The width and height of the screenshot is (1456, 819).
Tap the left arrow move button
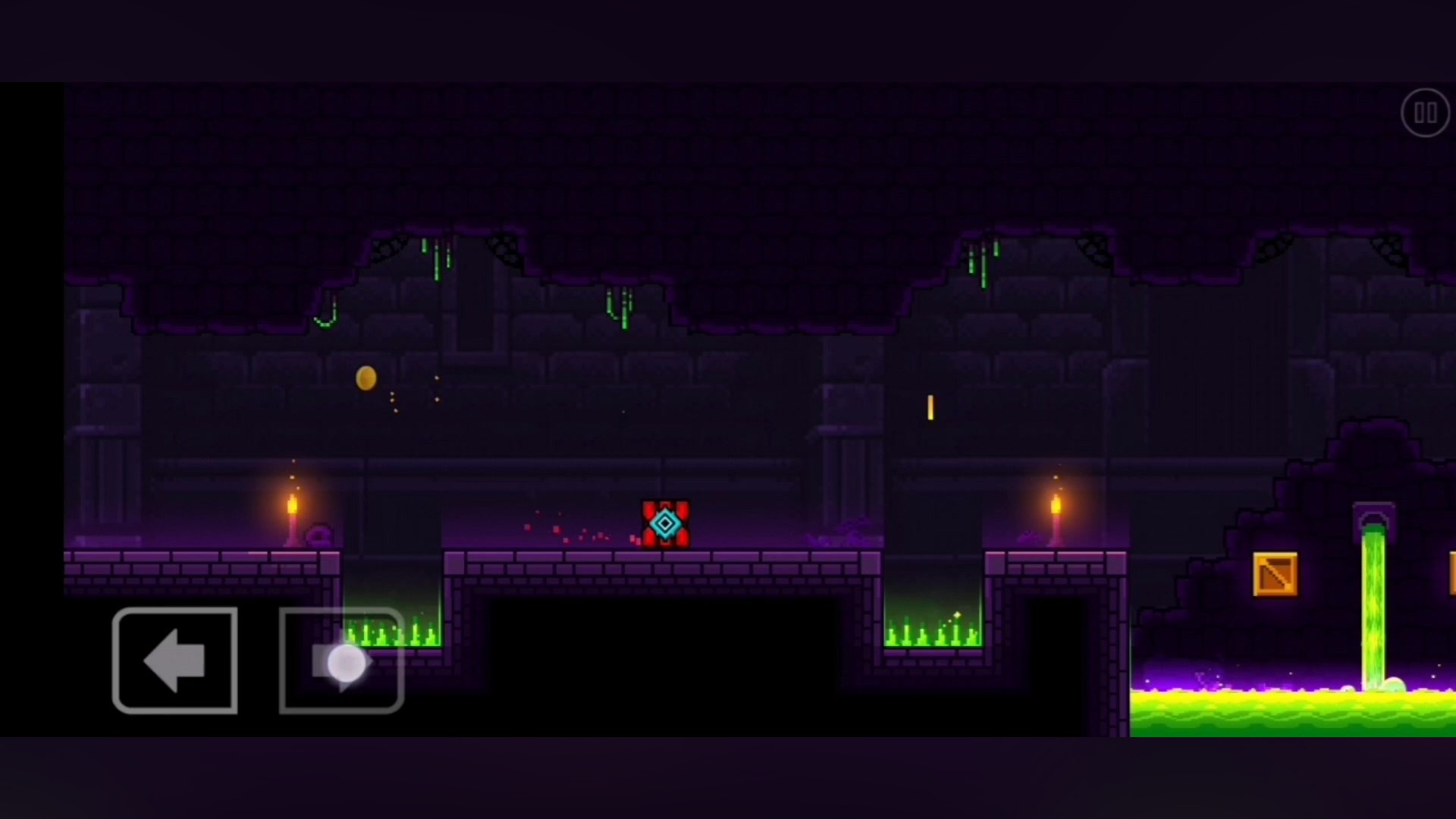[x=175, y=661]
